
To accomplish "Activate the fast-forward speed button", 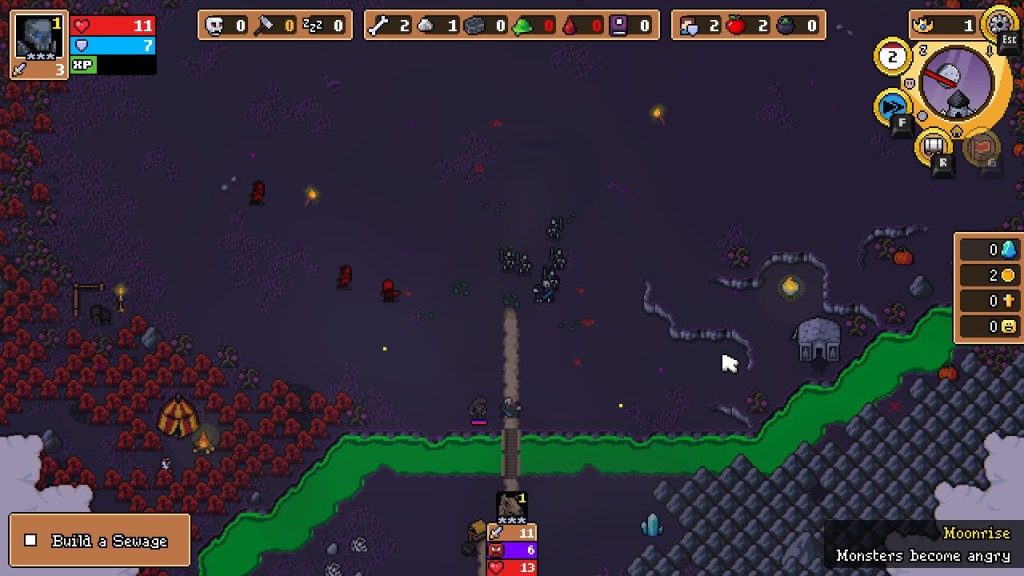I will [892, 107].
